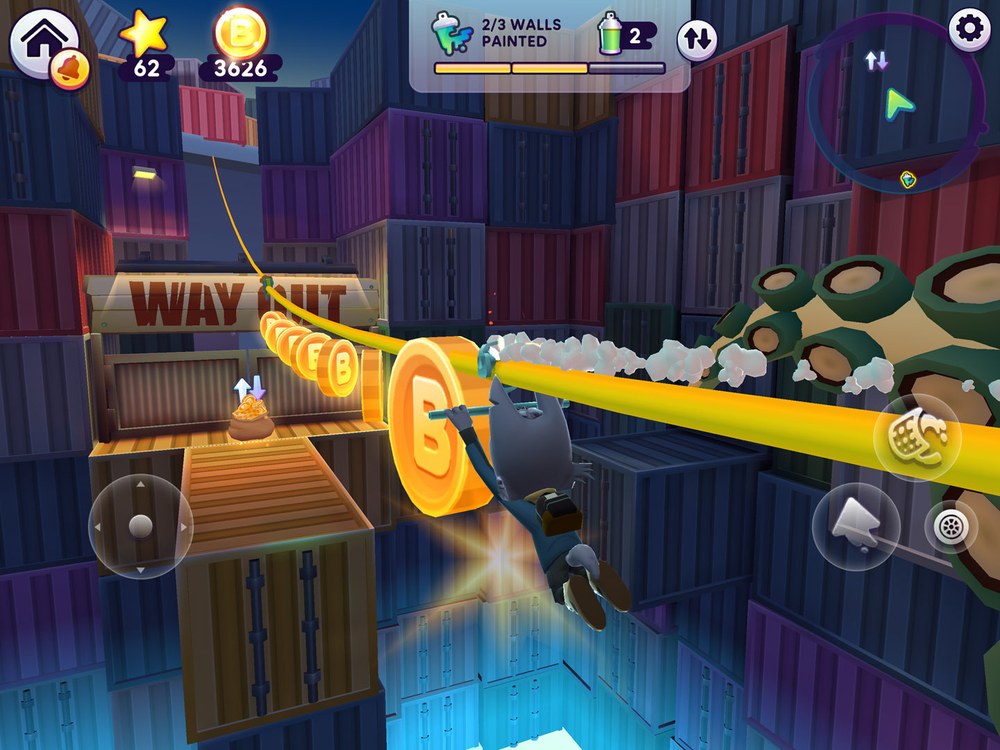
Task: Select the paint can marker on minimap
Action: click(x=907, y=180)
